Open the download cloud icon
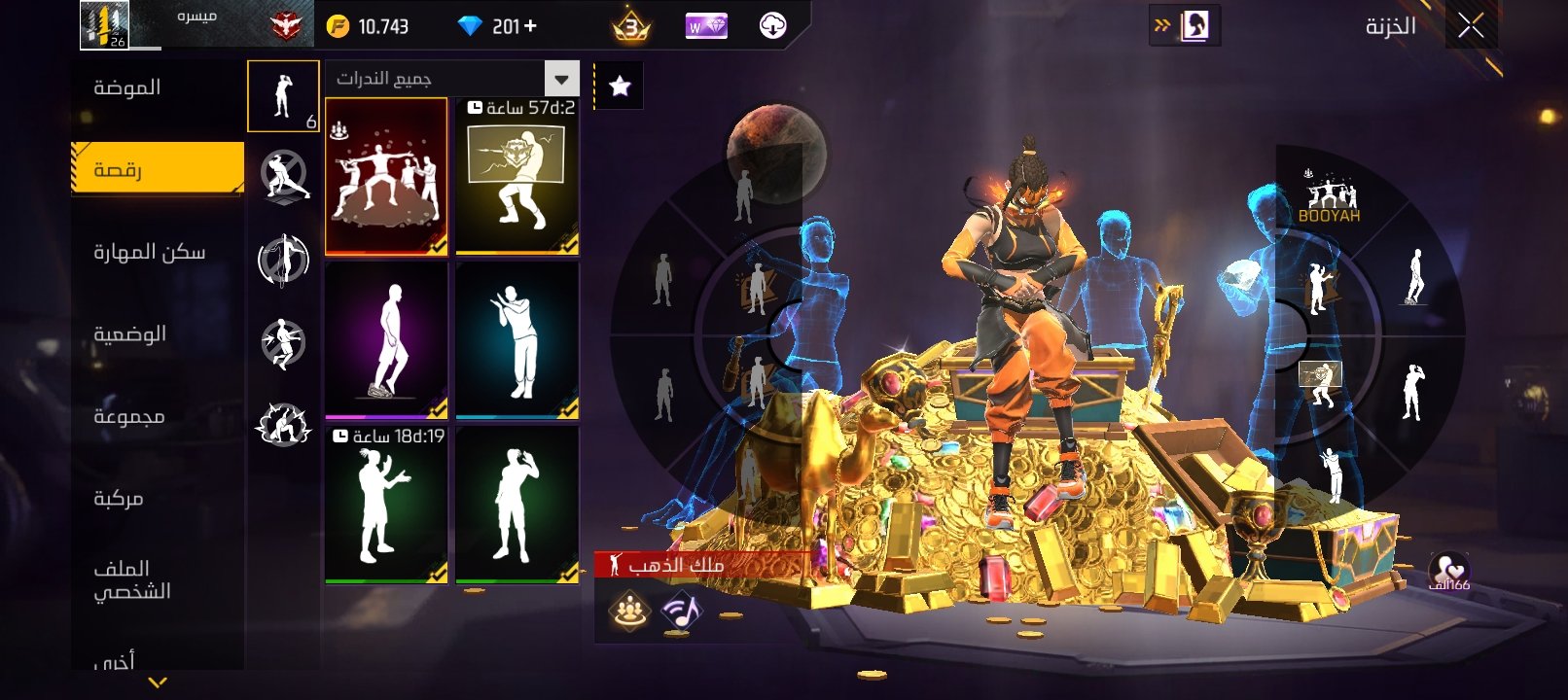 tap(772, 26)
